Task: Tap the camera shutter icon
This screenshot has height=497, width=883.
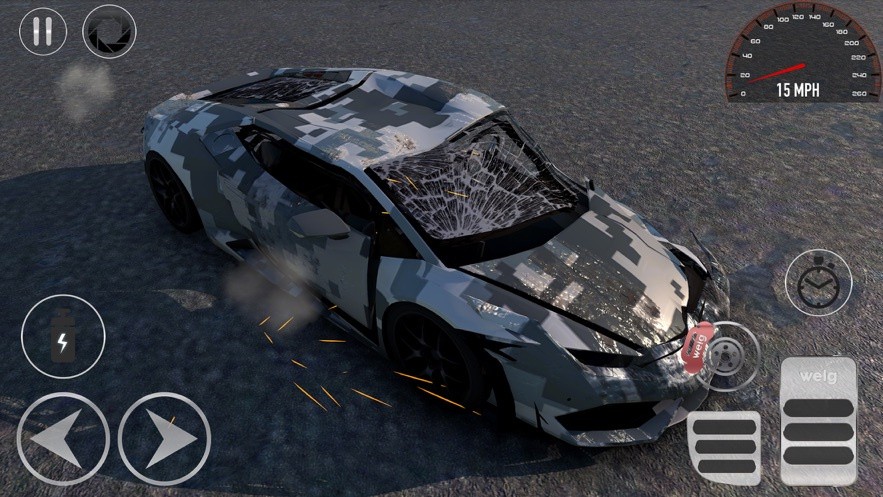Action: (x=109, y=31)
